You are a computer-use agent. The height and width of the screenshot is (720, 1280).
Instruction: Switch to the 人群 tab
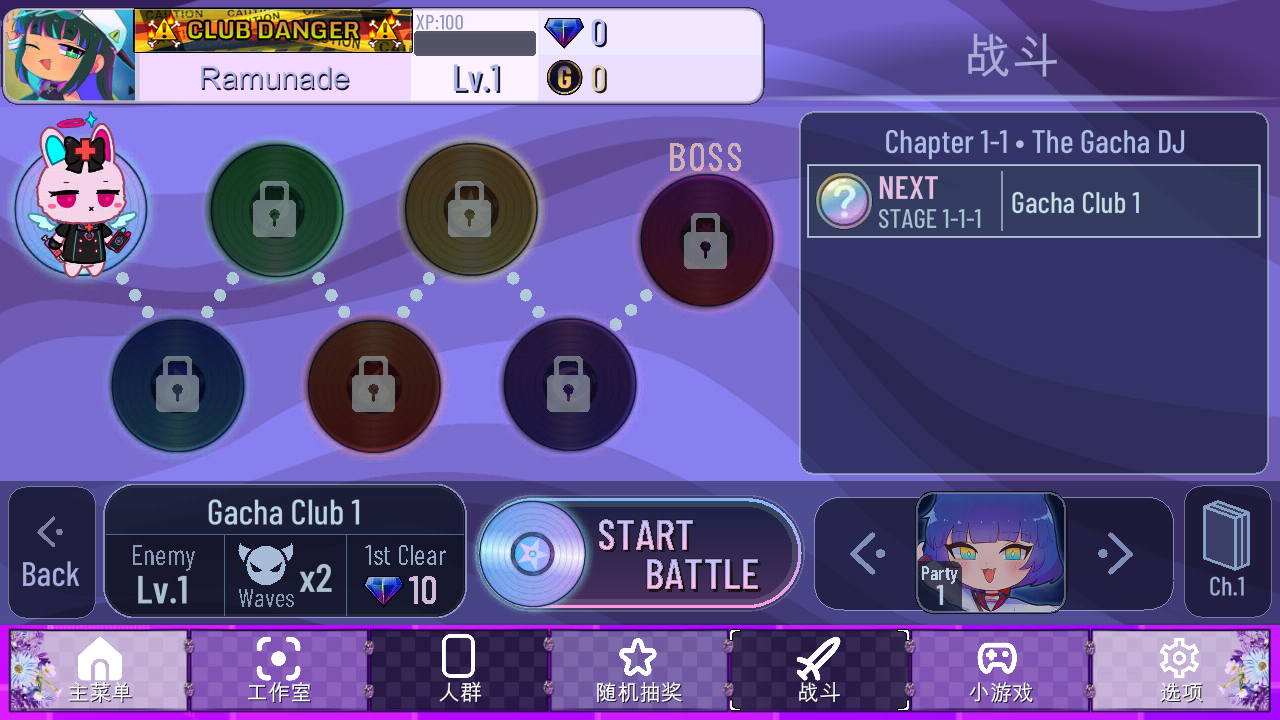[x=459, y=670]
